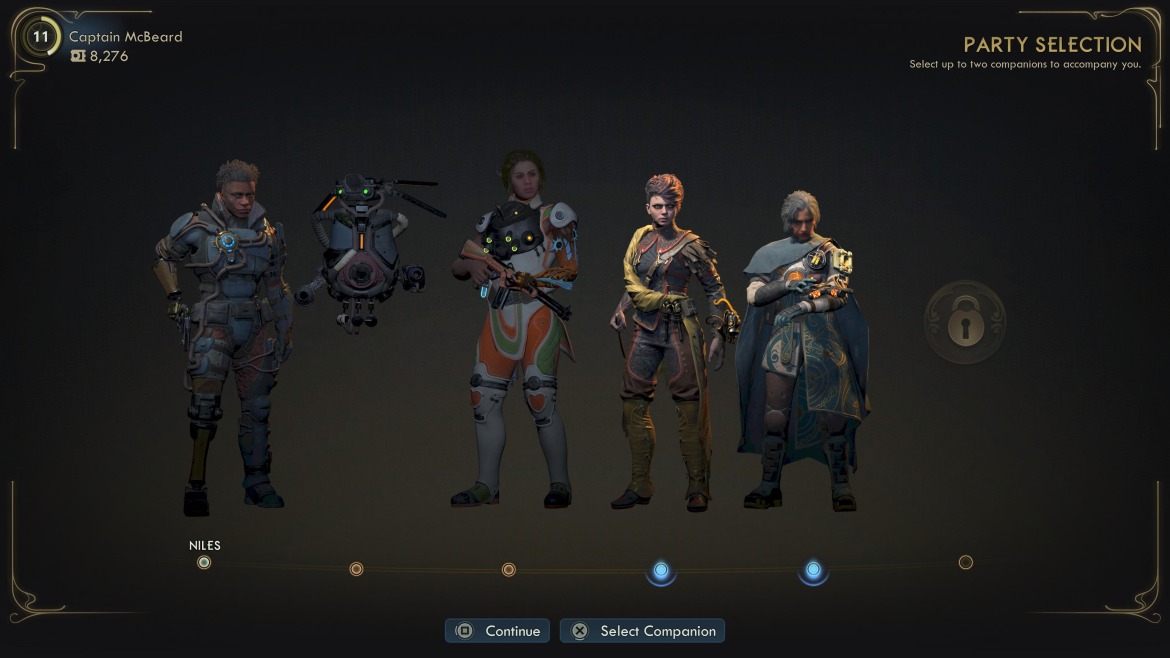The height and width of the screenshot is (658, 1170).
Task: Click the dot under the orange-armored companion
Action: click(508, 570)
